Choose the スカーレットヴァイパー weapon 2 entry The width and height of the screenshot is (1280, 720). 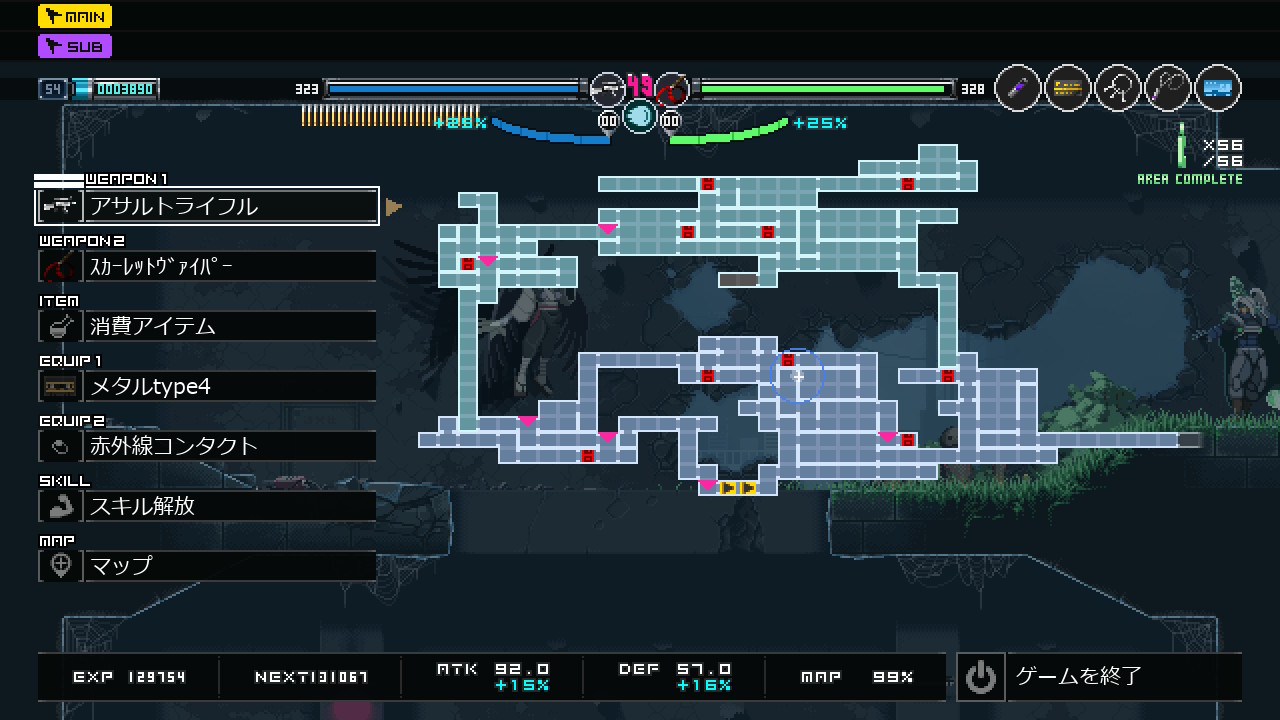click(x=207, y=266)
